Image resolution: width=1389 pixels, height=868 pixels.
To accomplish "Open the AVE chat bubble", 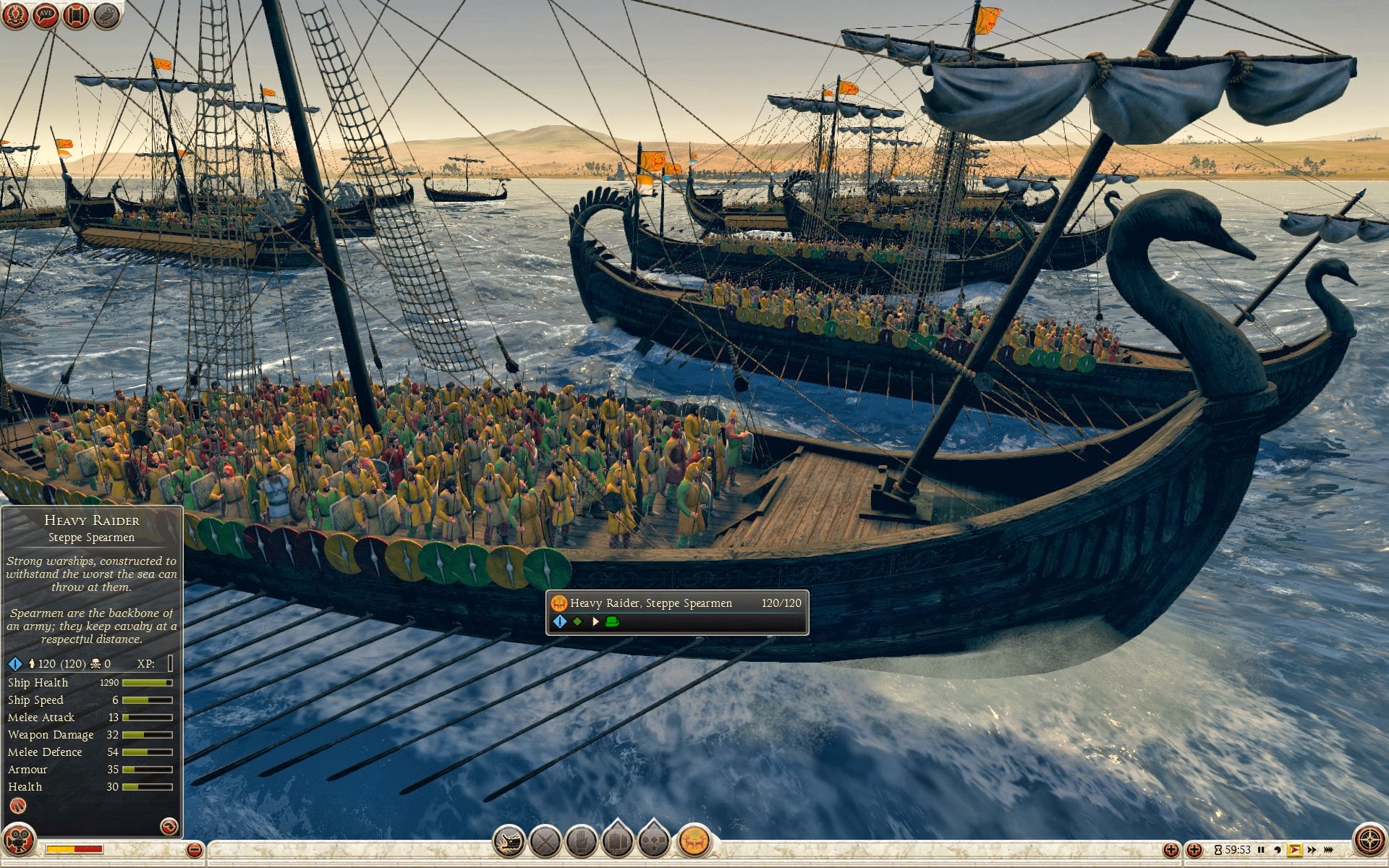I will (46, 14).
